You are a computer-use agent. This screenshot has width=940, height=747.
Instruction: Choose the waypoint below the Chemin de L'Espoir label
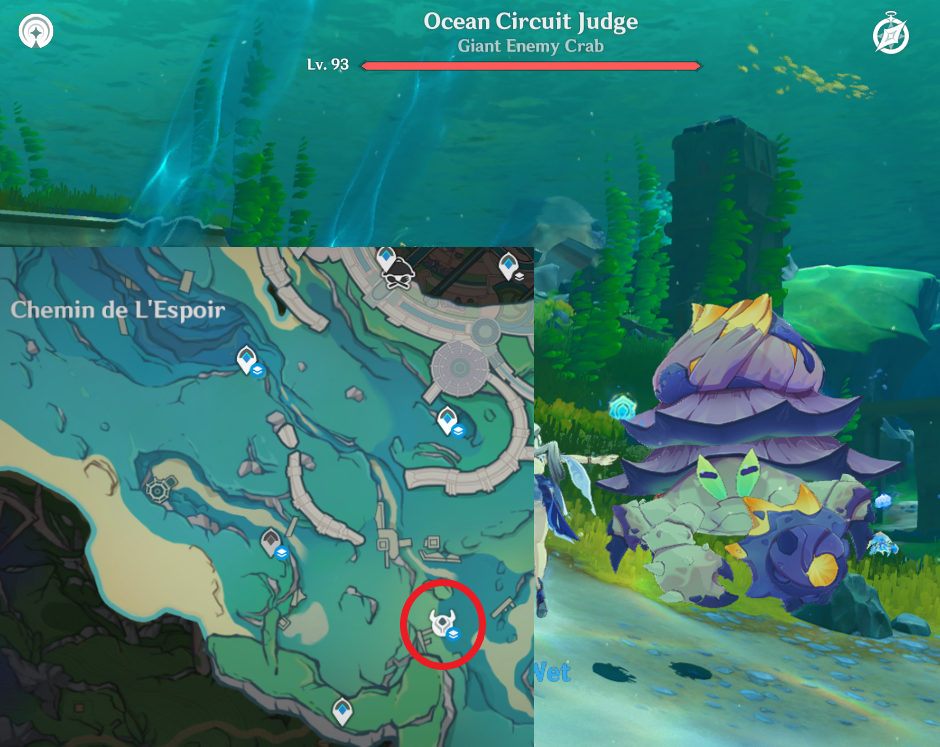coord(246,360)
